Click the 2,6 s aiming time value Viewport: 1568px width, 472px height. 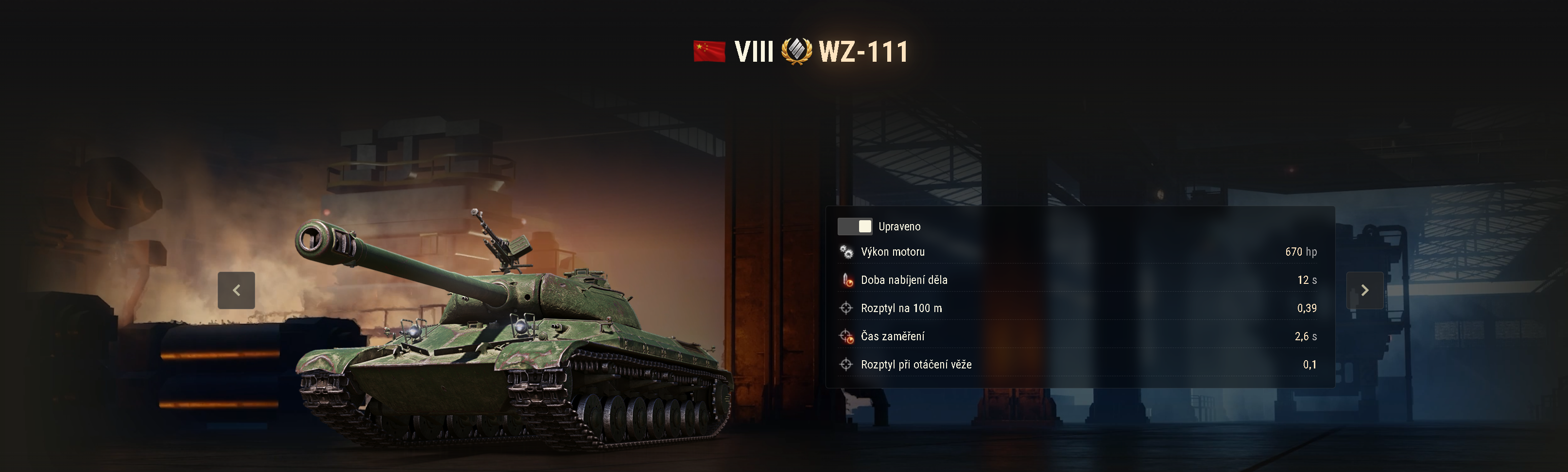coord(1306,336)
